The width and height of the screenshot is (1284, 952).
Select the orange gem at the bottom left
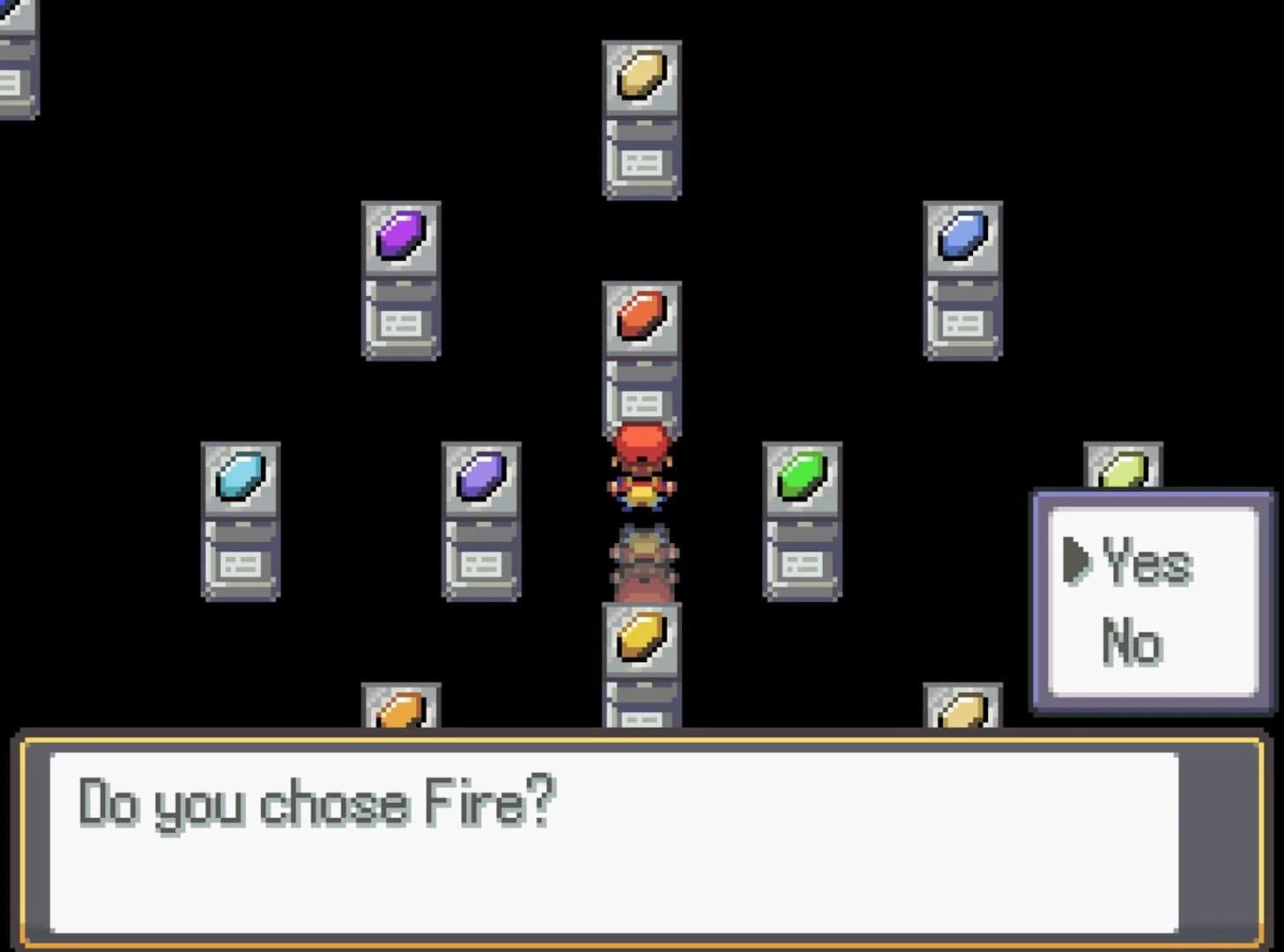398,710
